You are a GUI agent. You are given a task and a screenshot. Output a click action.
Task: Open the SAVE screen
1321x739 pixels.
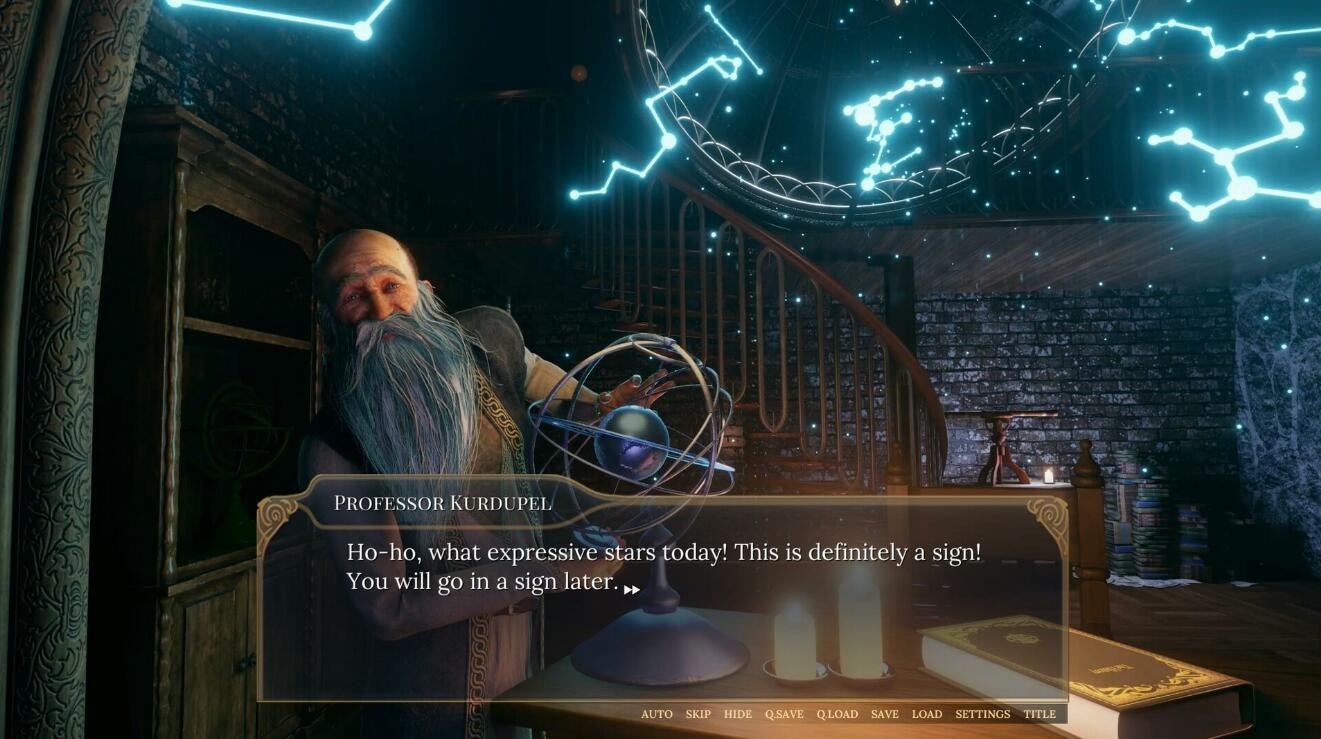[x=886, y=714]
